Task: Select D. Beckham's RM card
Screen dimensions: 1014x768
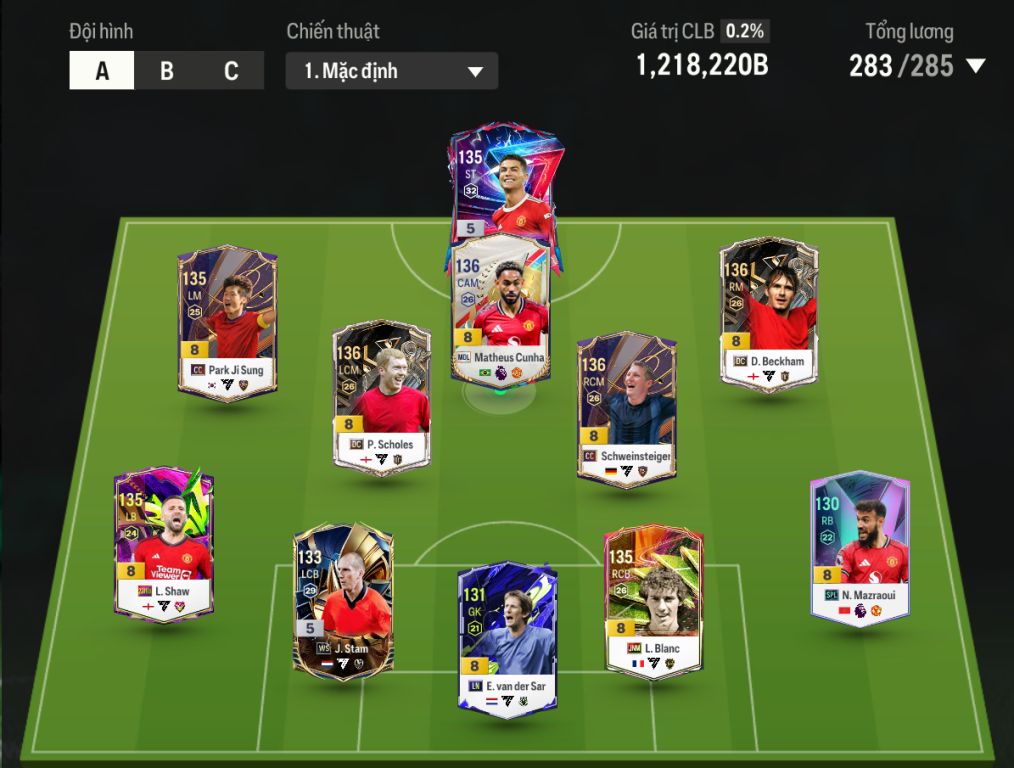Action: [768, 314]
